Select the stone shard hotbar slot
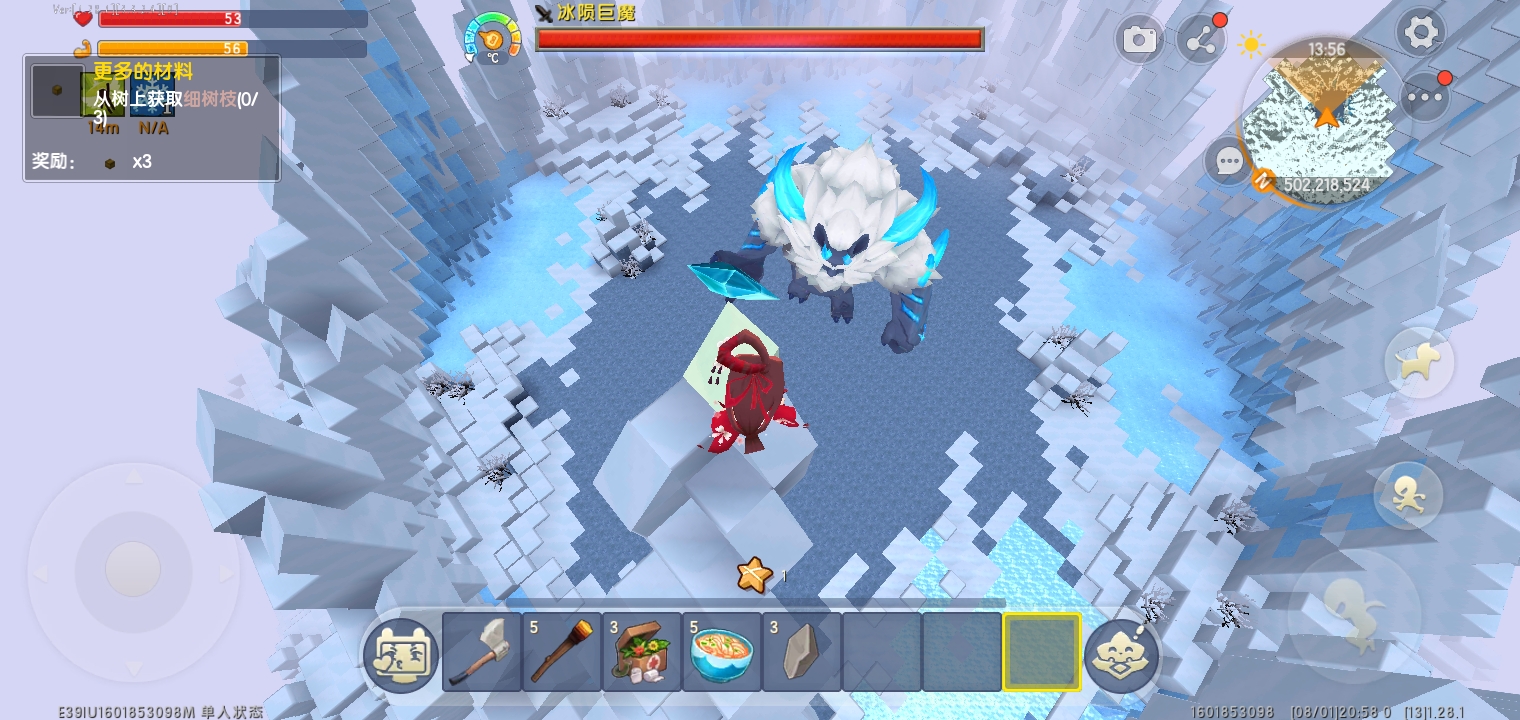Viewport: 1520px width, 720px height. 802,652
